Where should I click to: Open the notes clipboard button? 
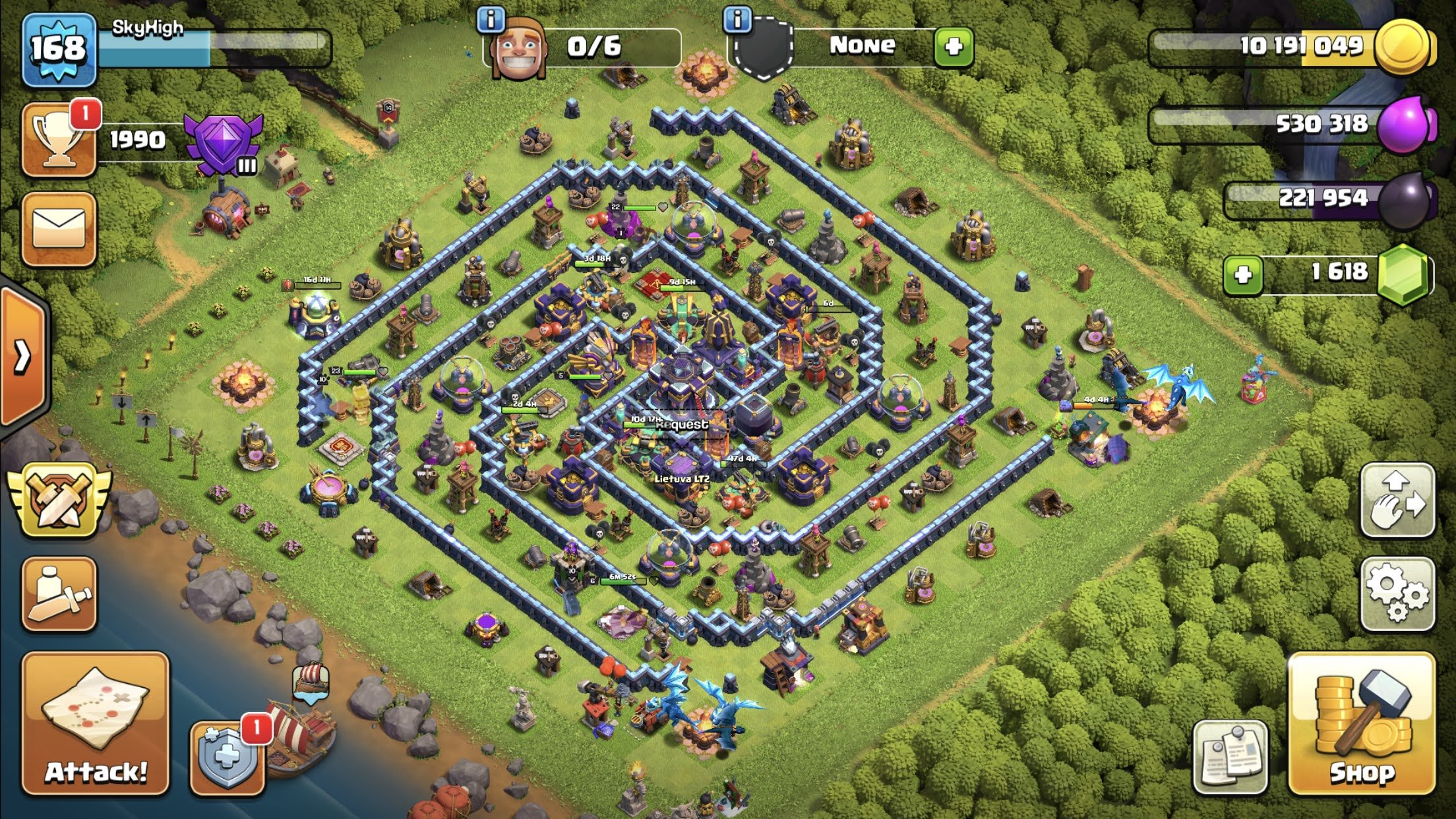tap(1230, 756)
